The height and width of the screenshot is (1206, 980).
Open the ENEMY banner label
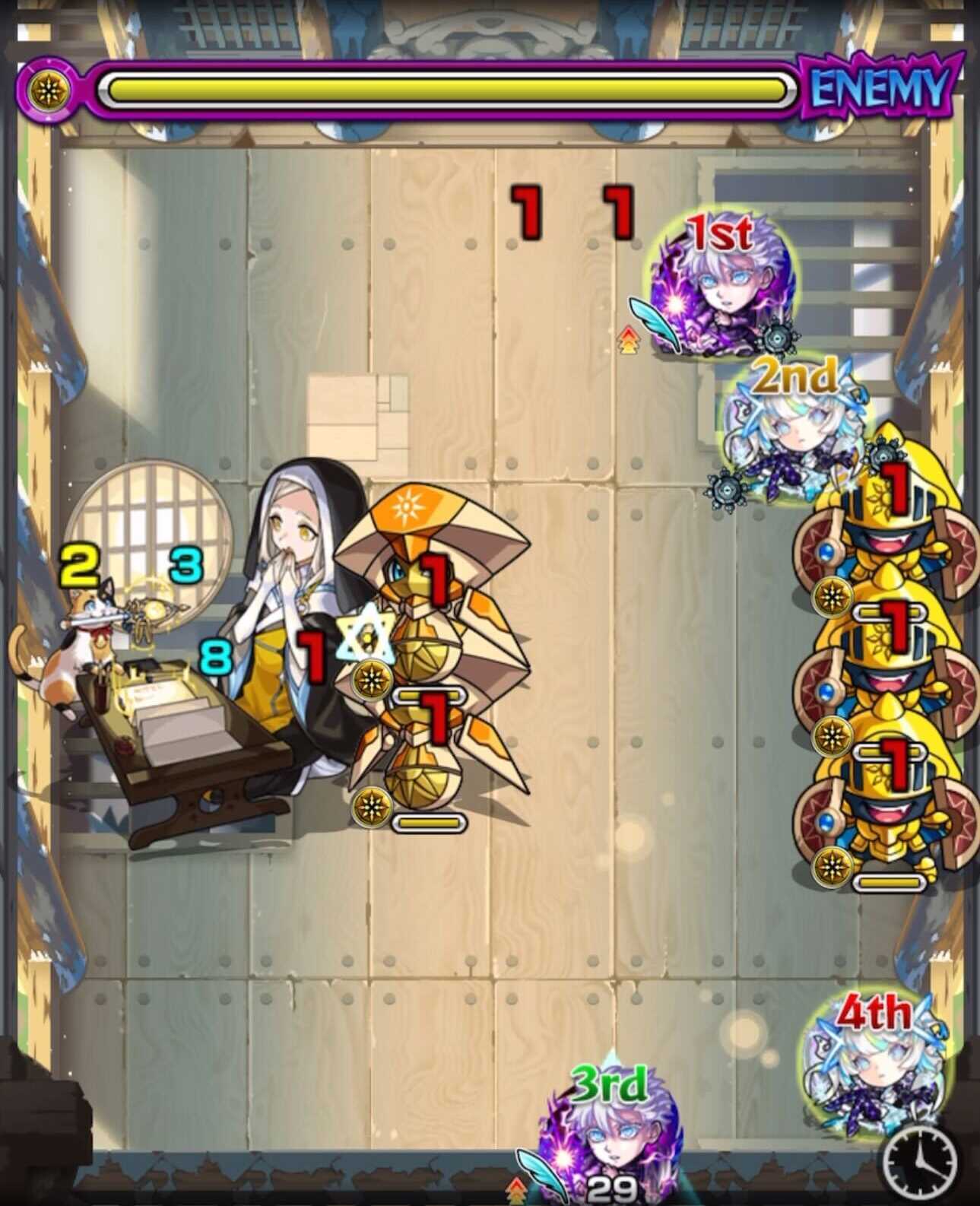tap(880, 89)
